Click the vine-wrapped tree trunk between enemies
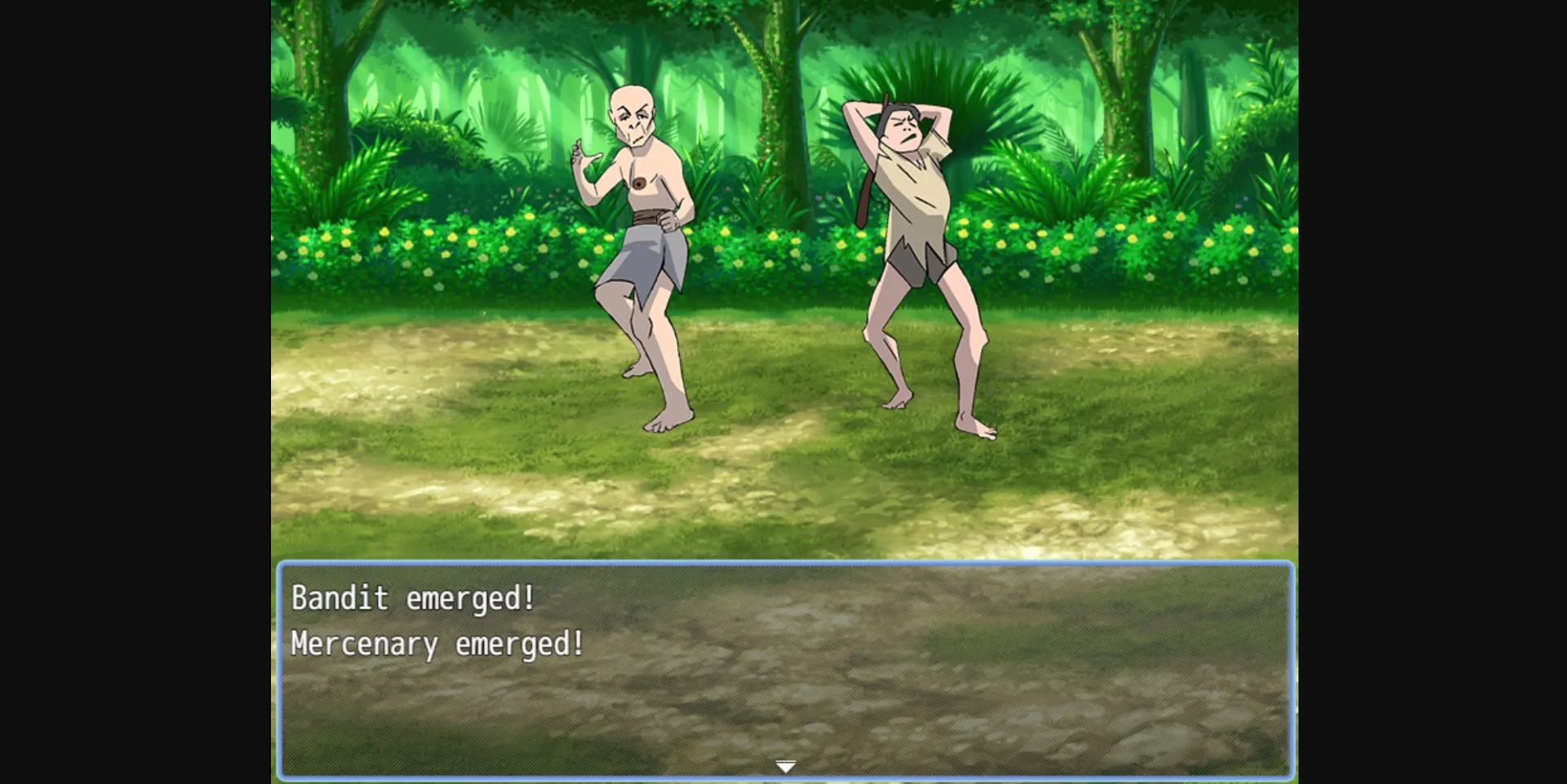Screen dimensions: 1567x784 [767, 106]
